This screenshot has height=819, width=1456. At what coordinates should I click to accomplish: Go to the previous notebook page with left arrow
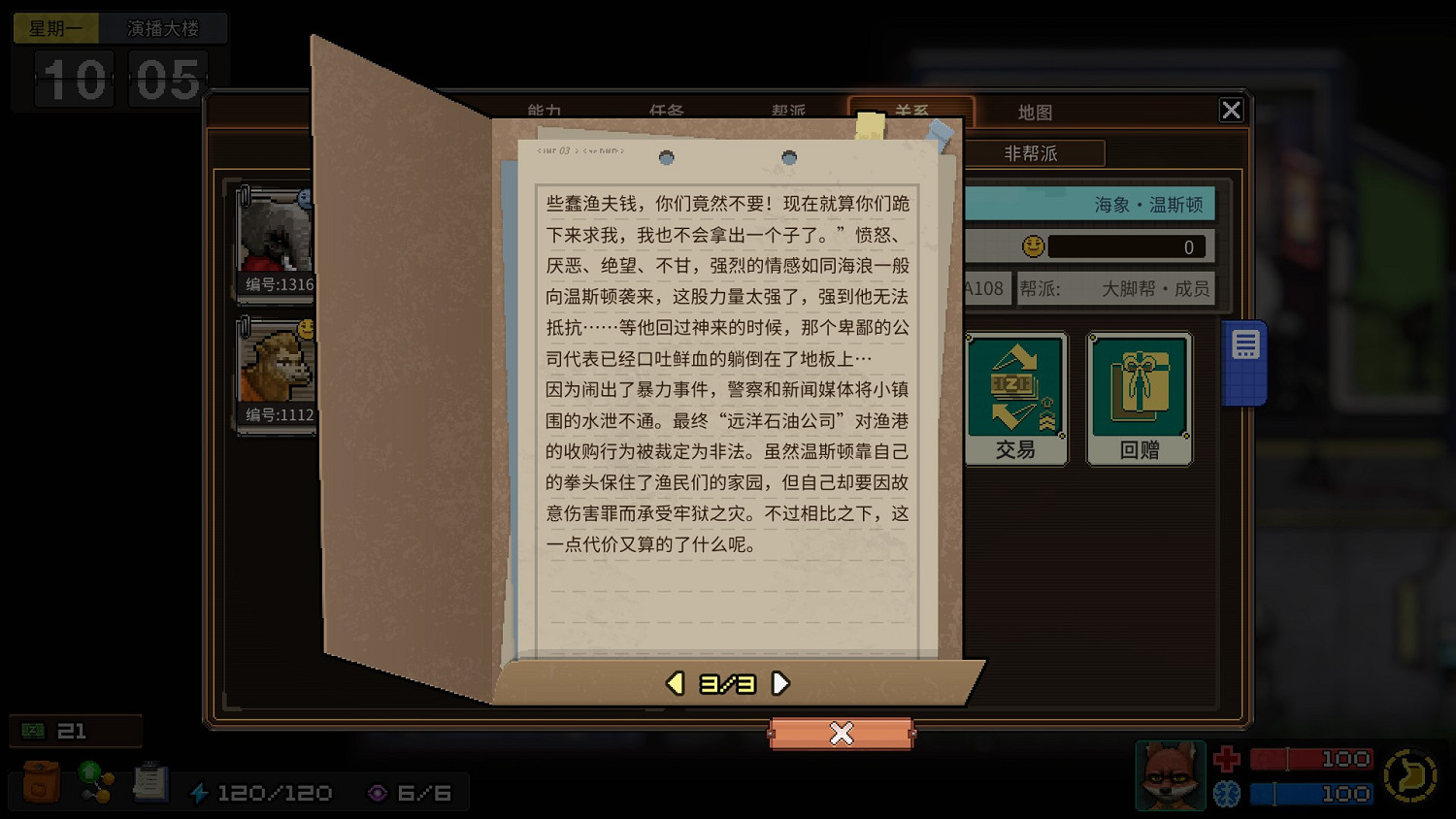[676, 682]
